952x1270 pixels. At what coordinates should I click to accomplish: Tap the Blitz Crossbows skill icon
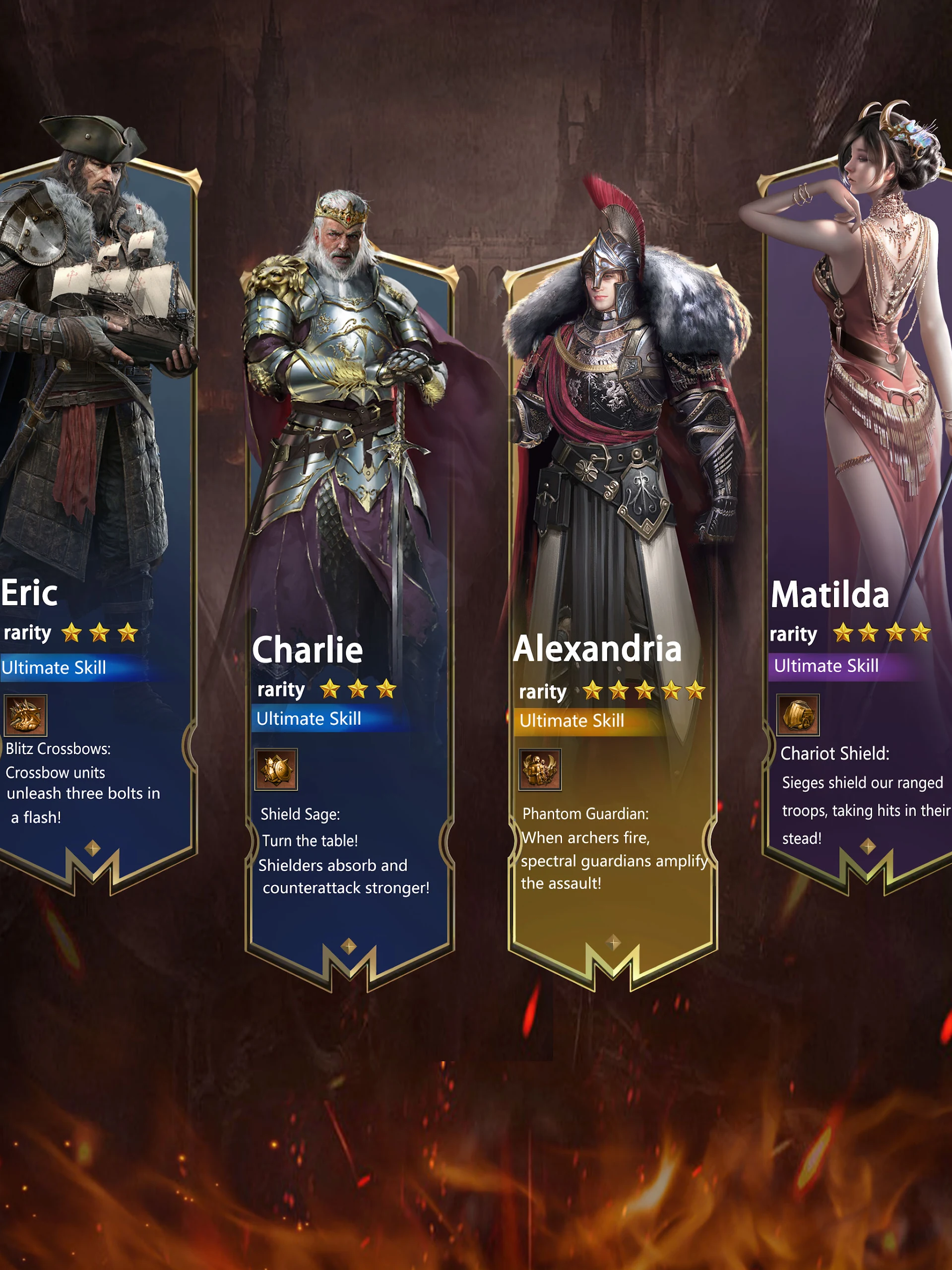pyautogui.click(x=25, y=715)
